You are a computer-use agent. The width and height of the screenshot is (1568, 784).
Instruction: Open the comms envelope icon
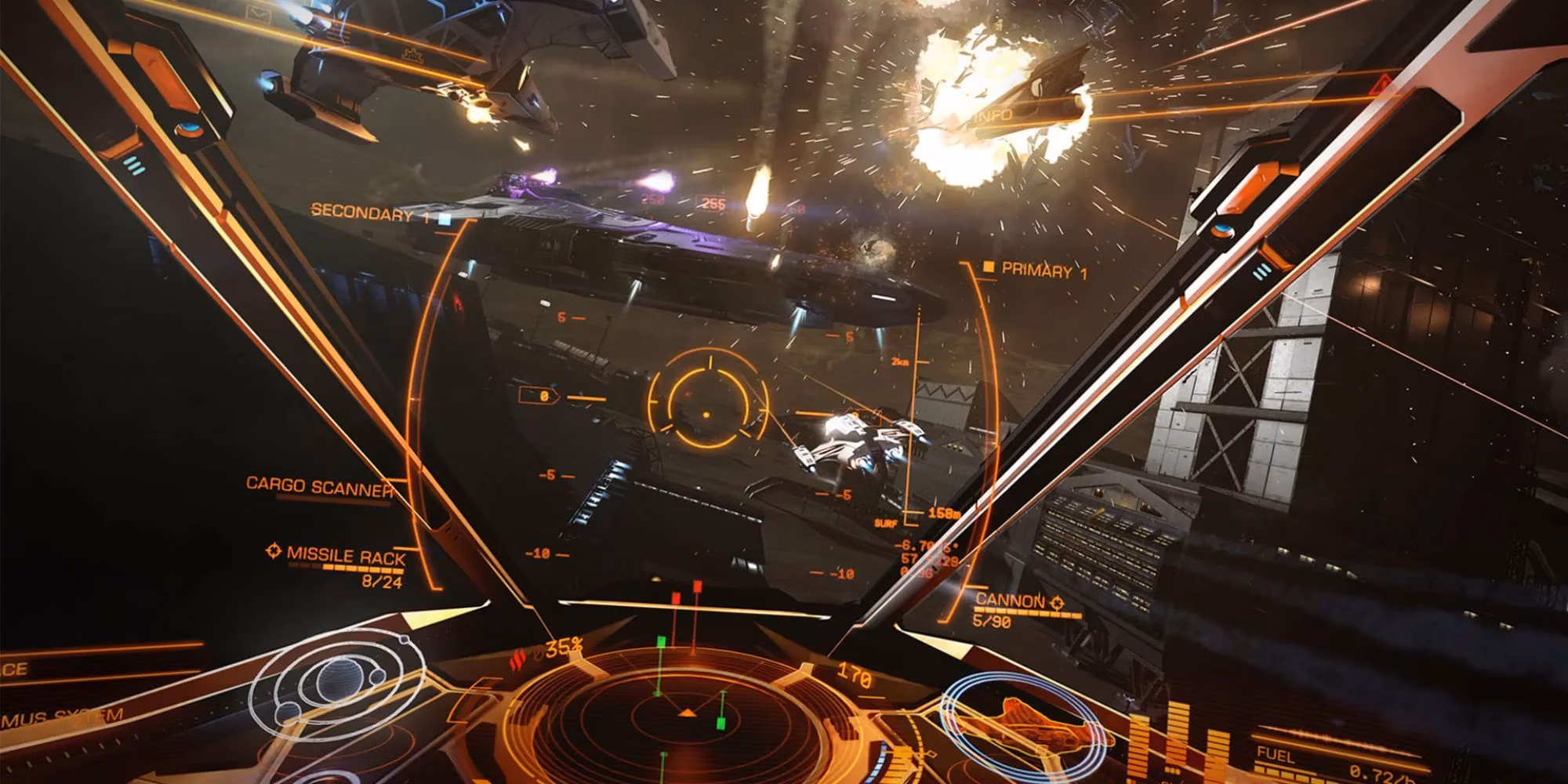[256, 13]
